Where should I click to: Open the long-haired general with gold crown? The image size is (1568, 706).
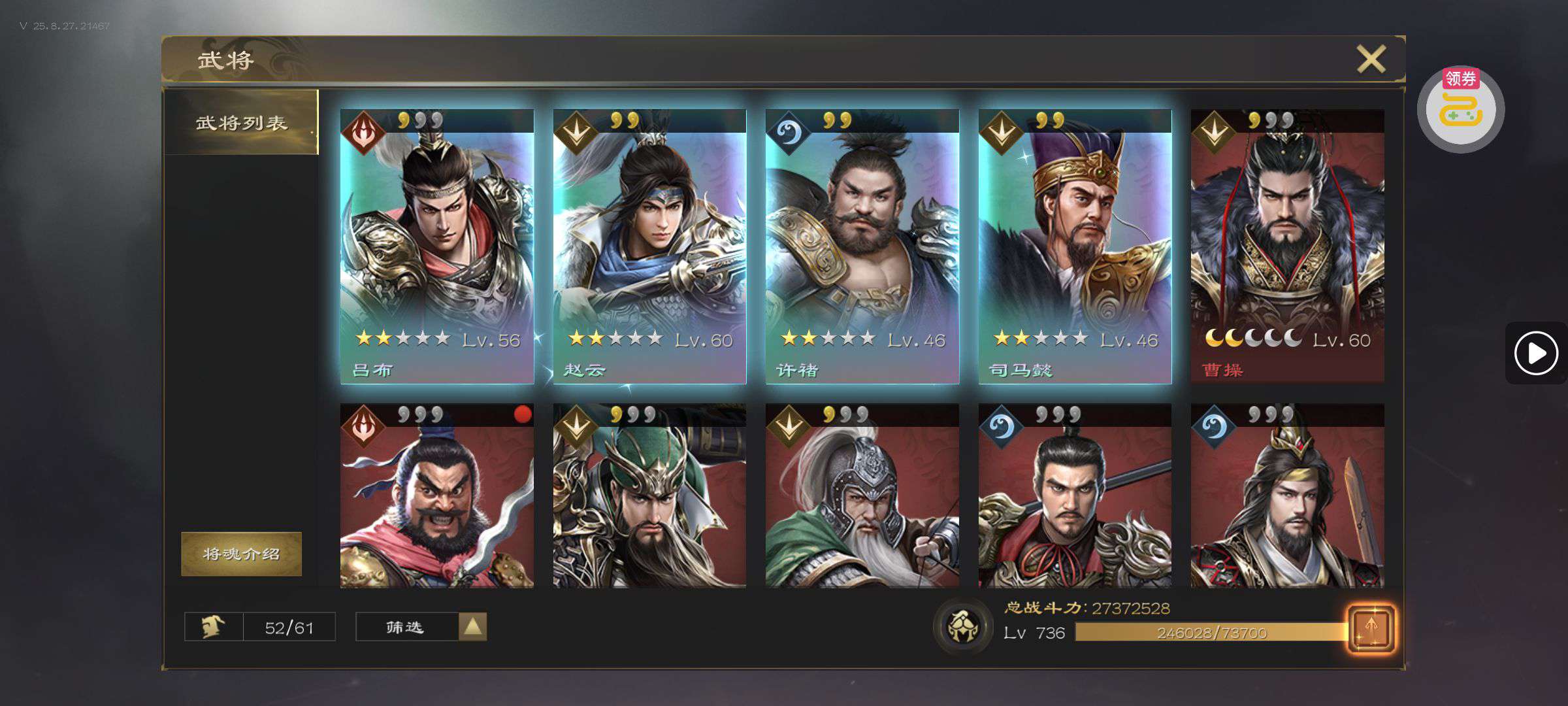tap(1287, 496)
